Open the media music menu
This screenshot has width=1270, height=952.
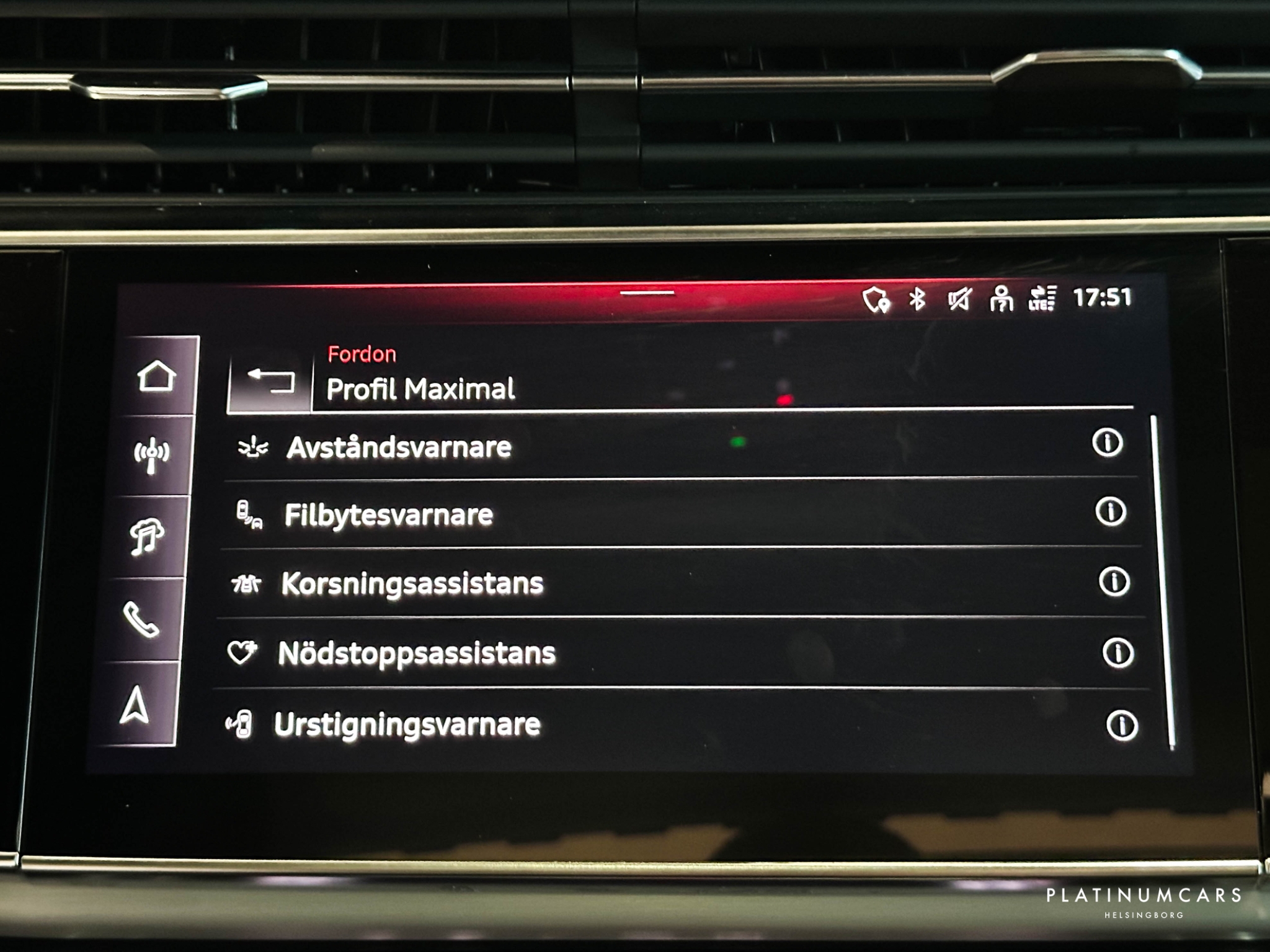click(146, 536)
